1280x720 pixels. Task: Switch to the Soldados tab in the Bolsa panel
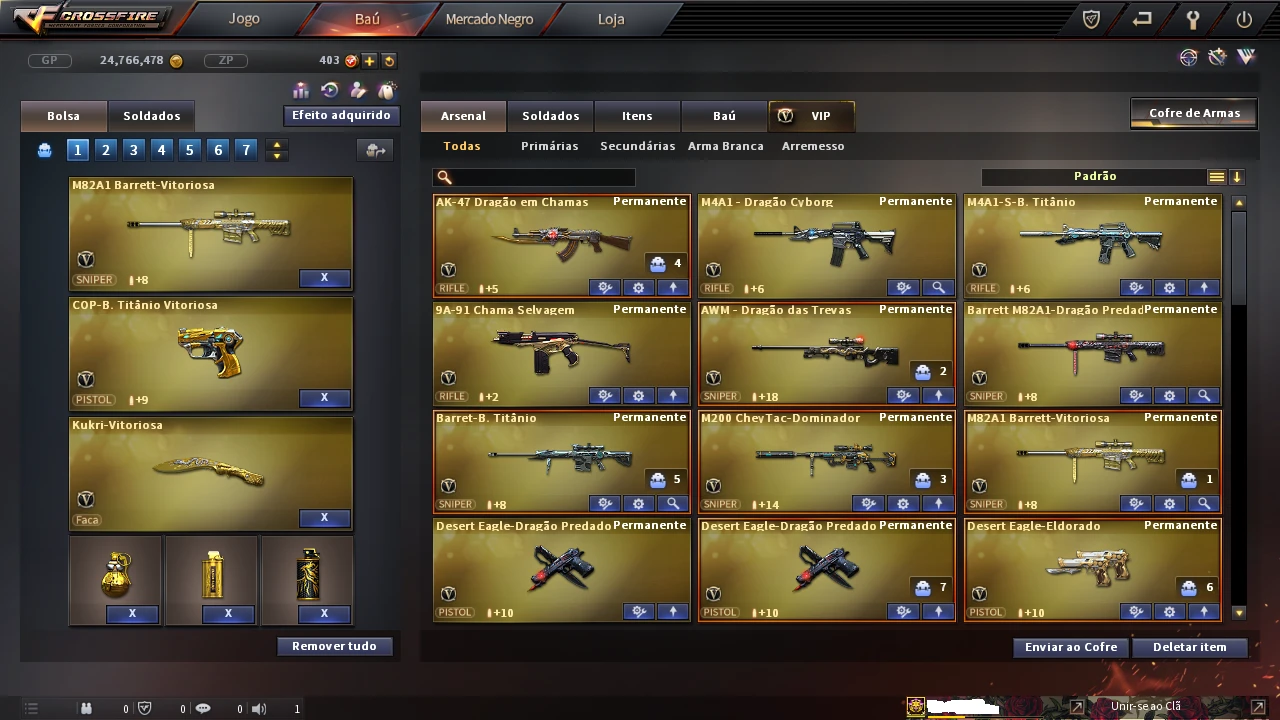pyautogui.click(x=152, y=115)
